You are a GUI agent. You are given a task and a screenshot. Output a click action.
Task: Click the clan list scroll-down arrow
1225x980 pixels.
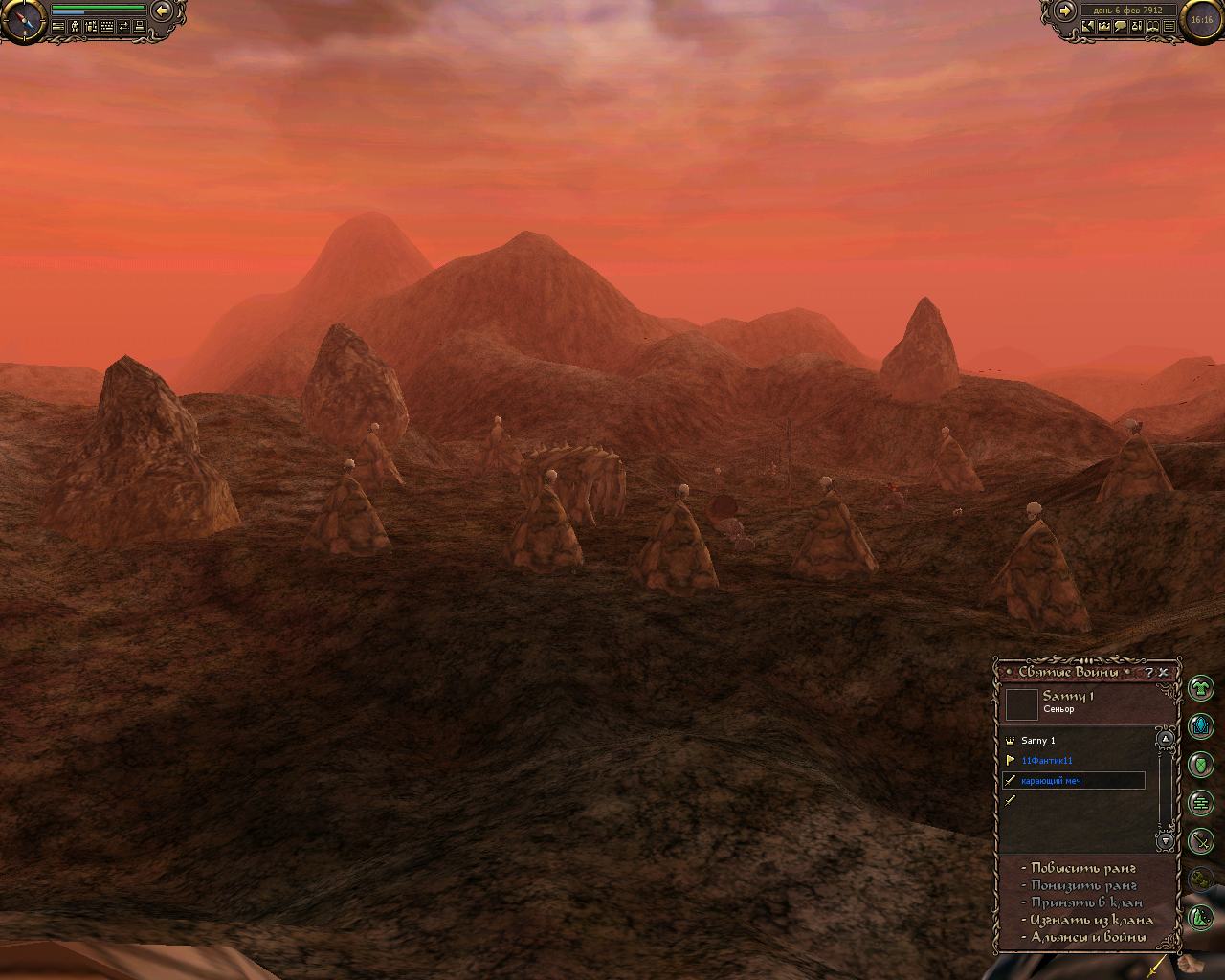pos(1166,841)
